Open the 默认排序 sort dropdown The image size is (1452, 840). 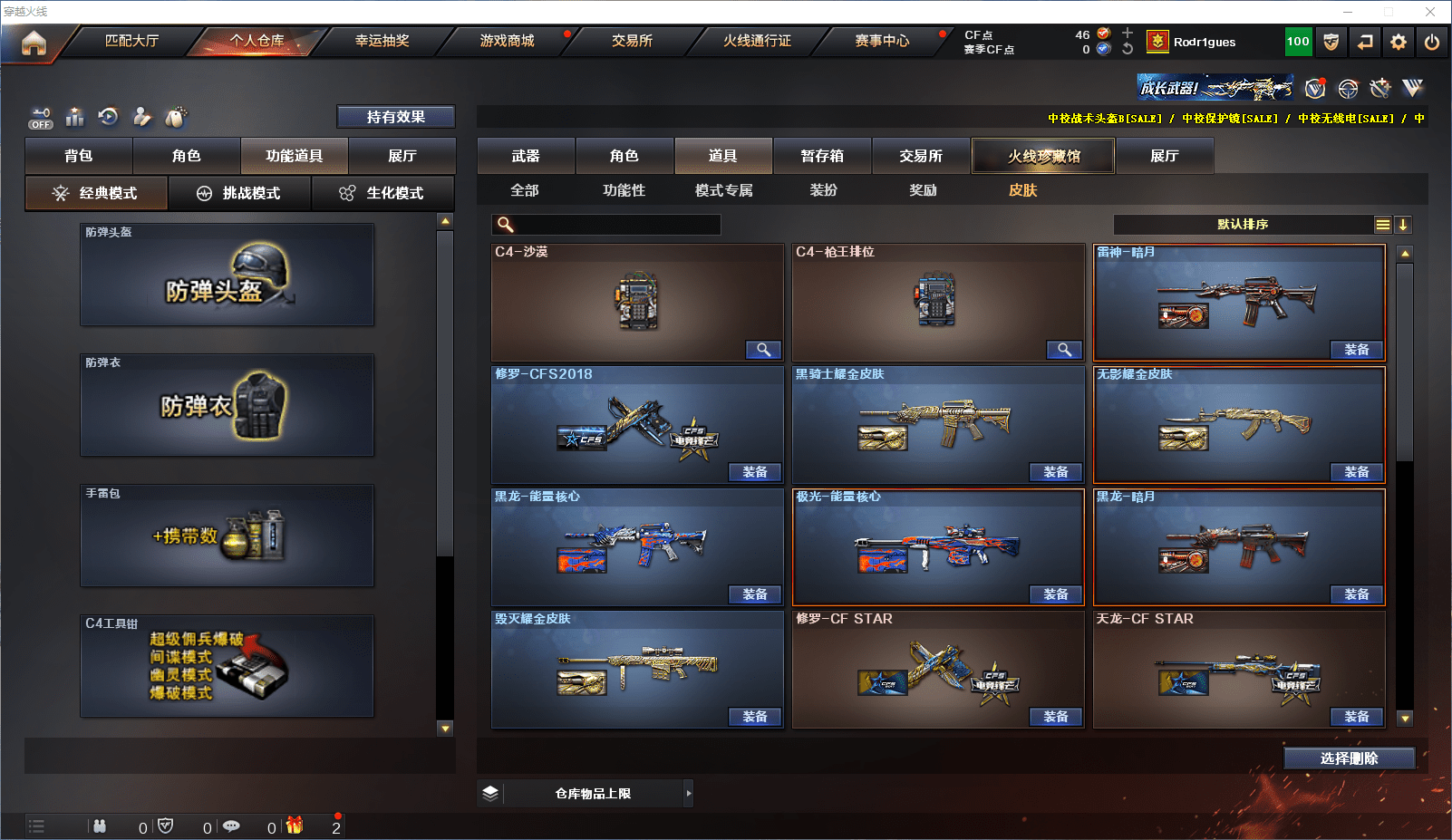(x=1244, y=225)
